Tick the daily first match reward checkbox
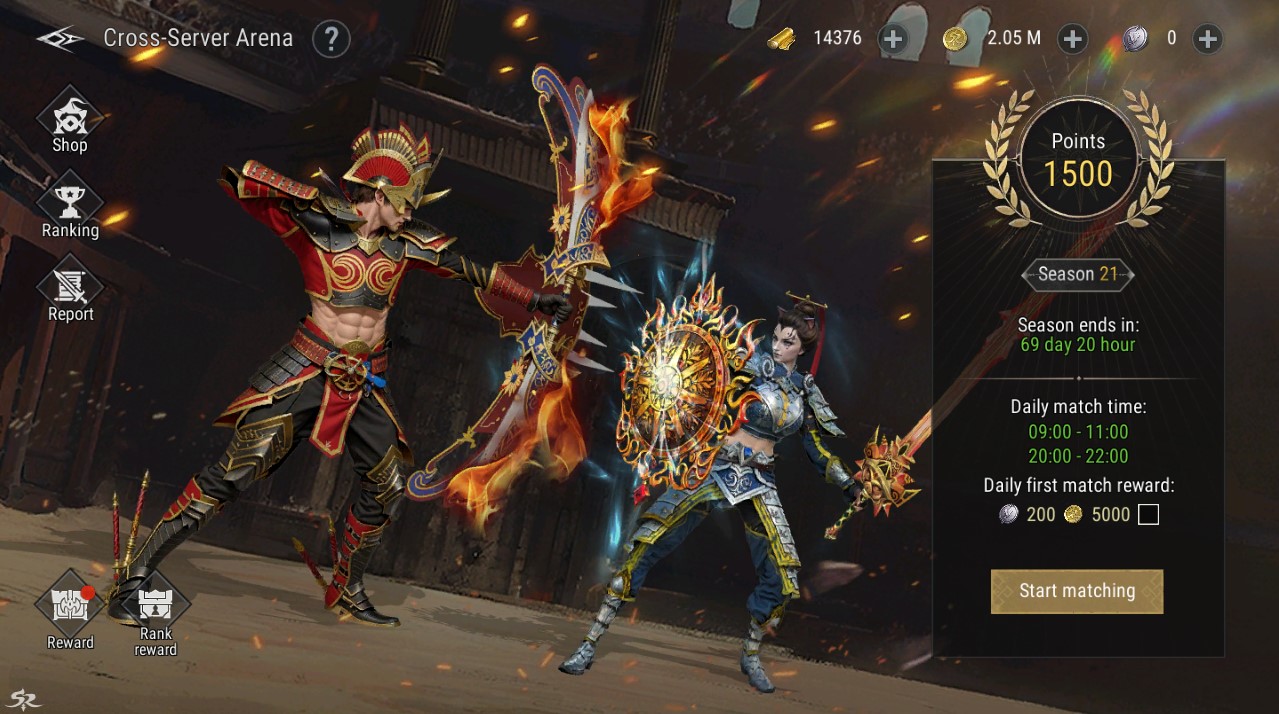The image size is (1279, 714). click(1148, 515)
